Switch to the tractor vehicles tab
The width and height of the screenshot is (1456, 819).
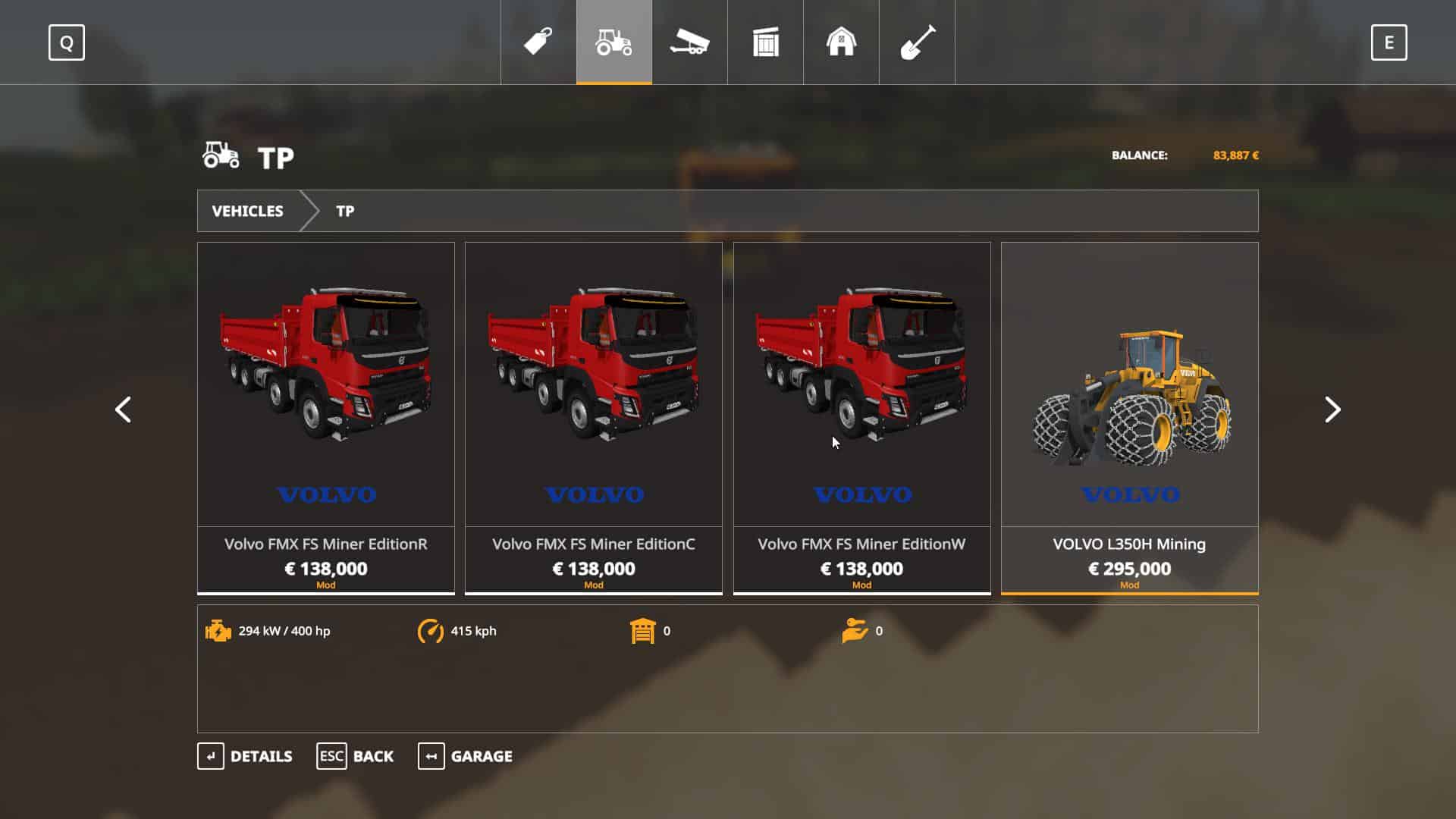[x=613, y=42]
